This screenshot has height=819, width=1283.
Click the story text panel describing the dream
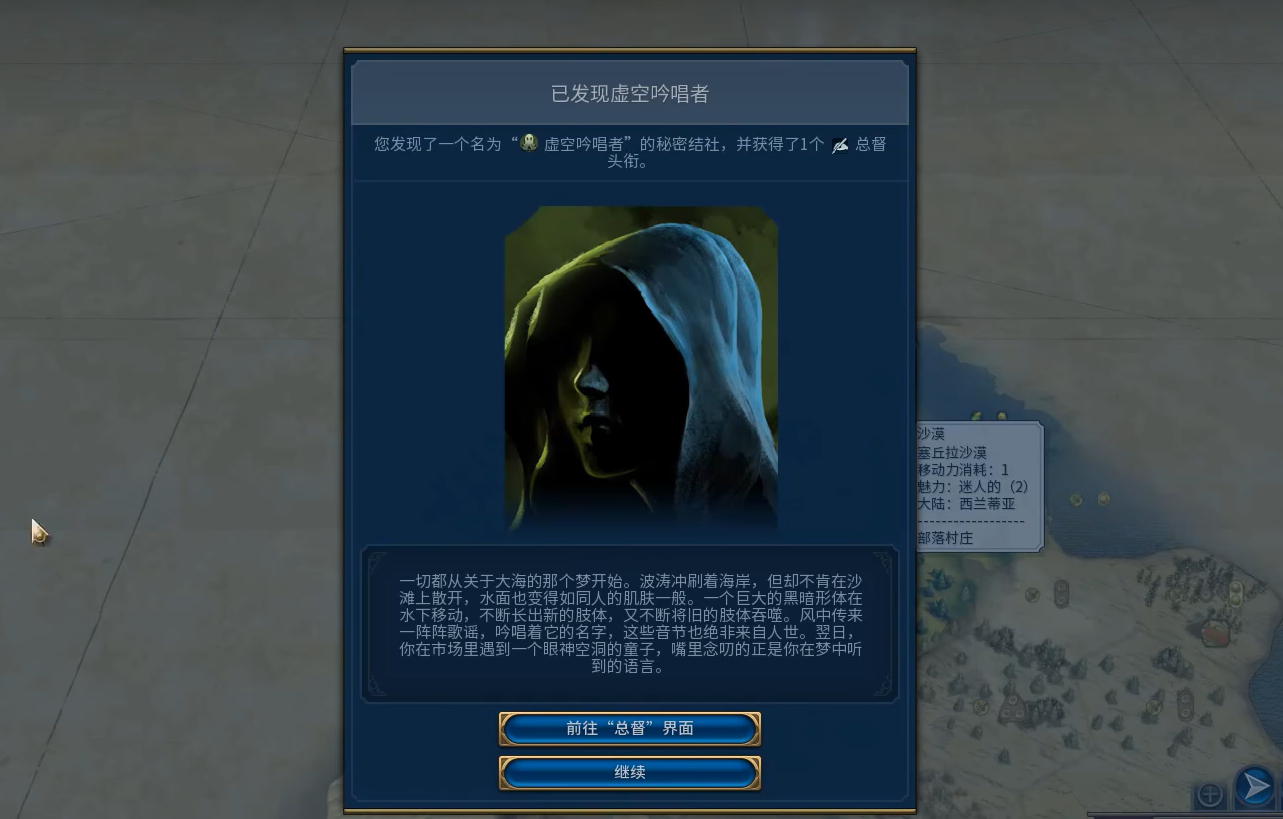[629, 623]
